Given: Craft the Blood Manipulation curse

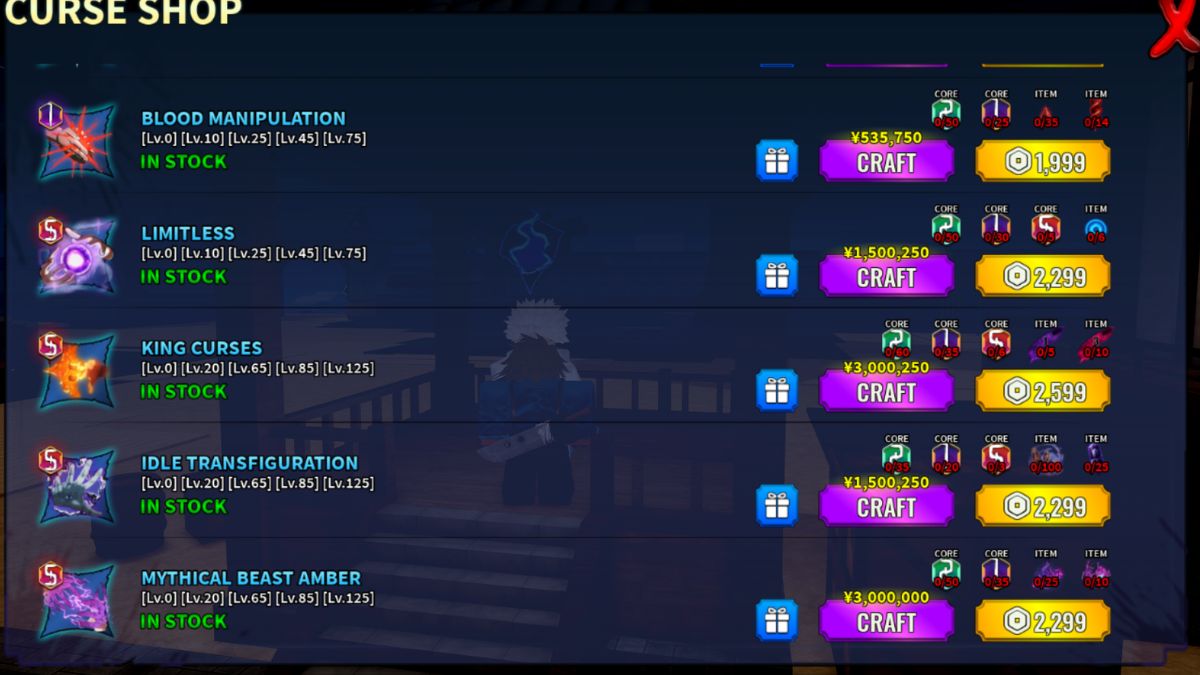Looking at the screenshot, I should point(886,162).
